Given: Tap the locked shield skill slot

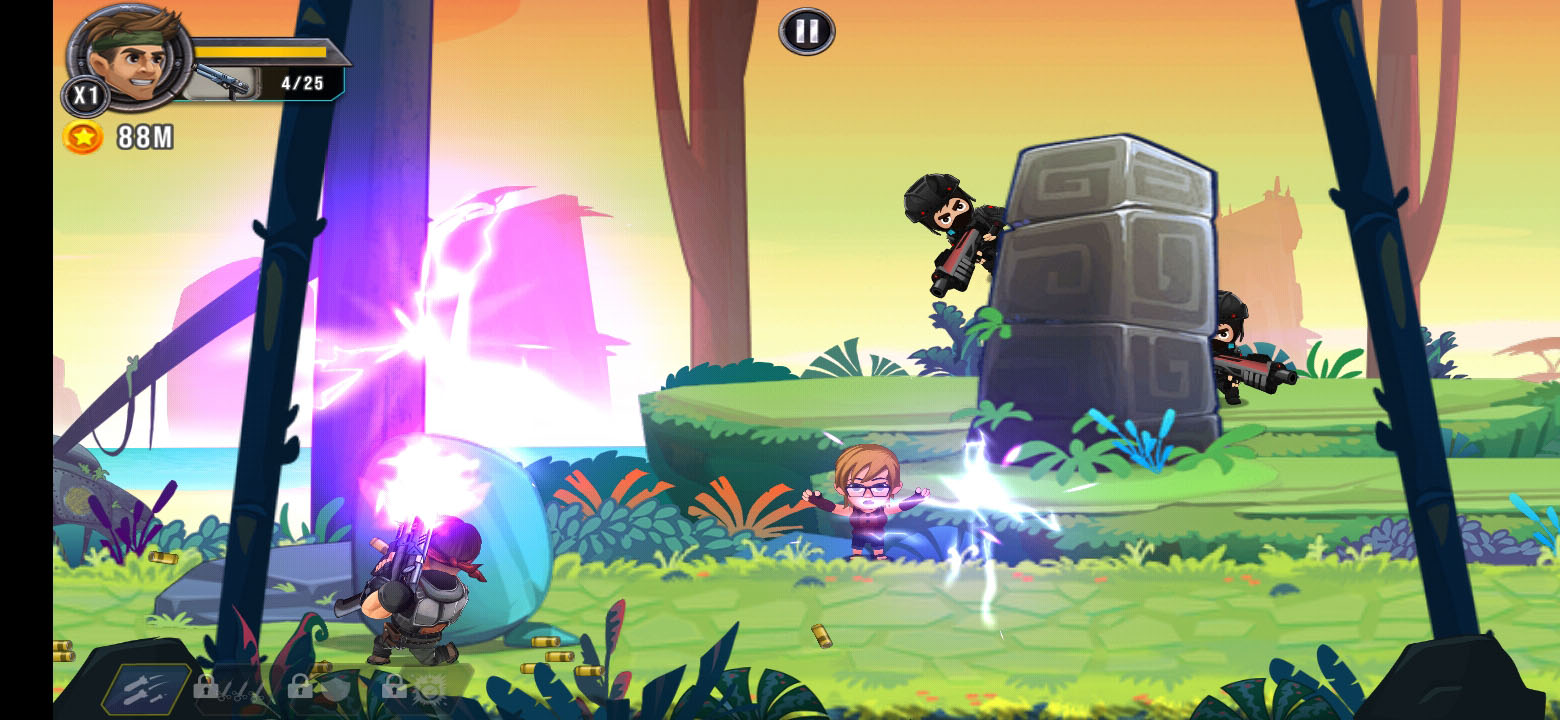Looking at the screenshot, I should pos(320,686).
